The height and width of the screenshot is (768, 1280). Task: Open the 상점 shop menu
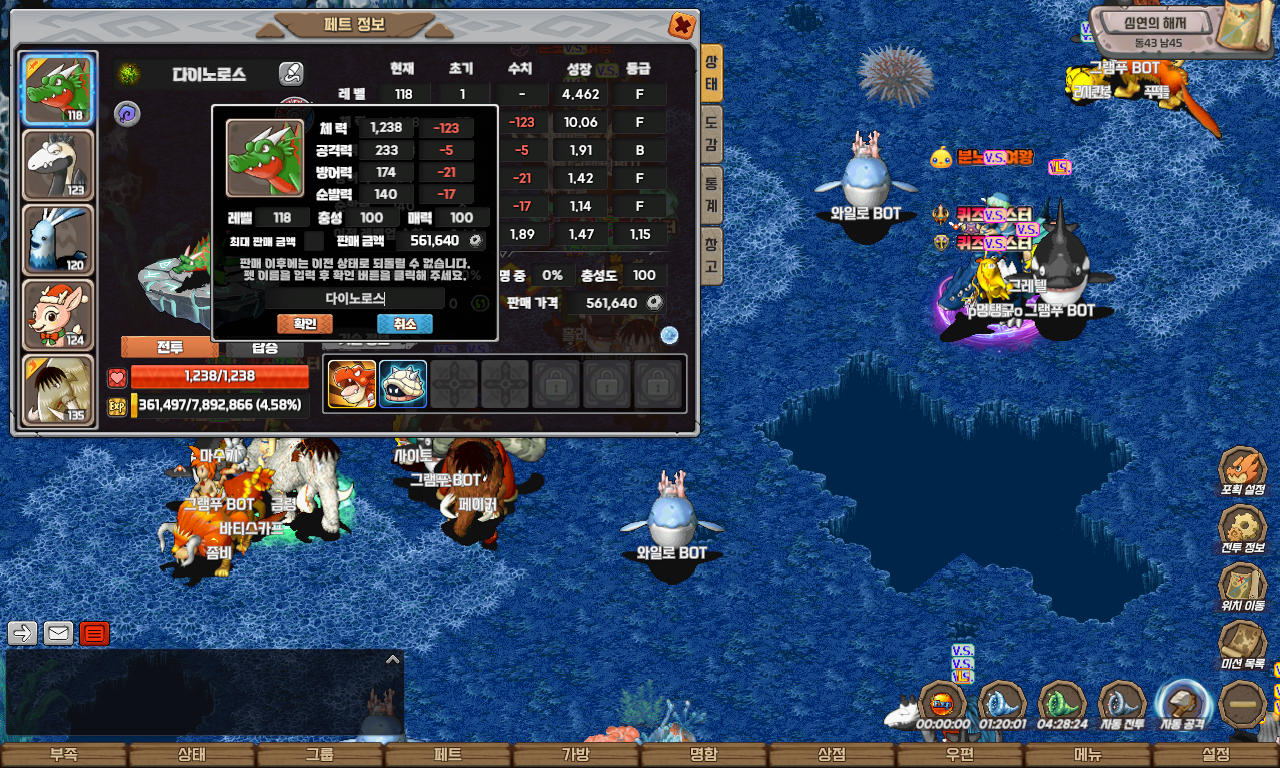click(831, 755)
